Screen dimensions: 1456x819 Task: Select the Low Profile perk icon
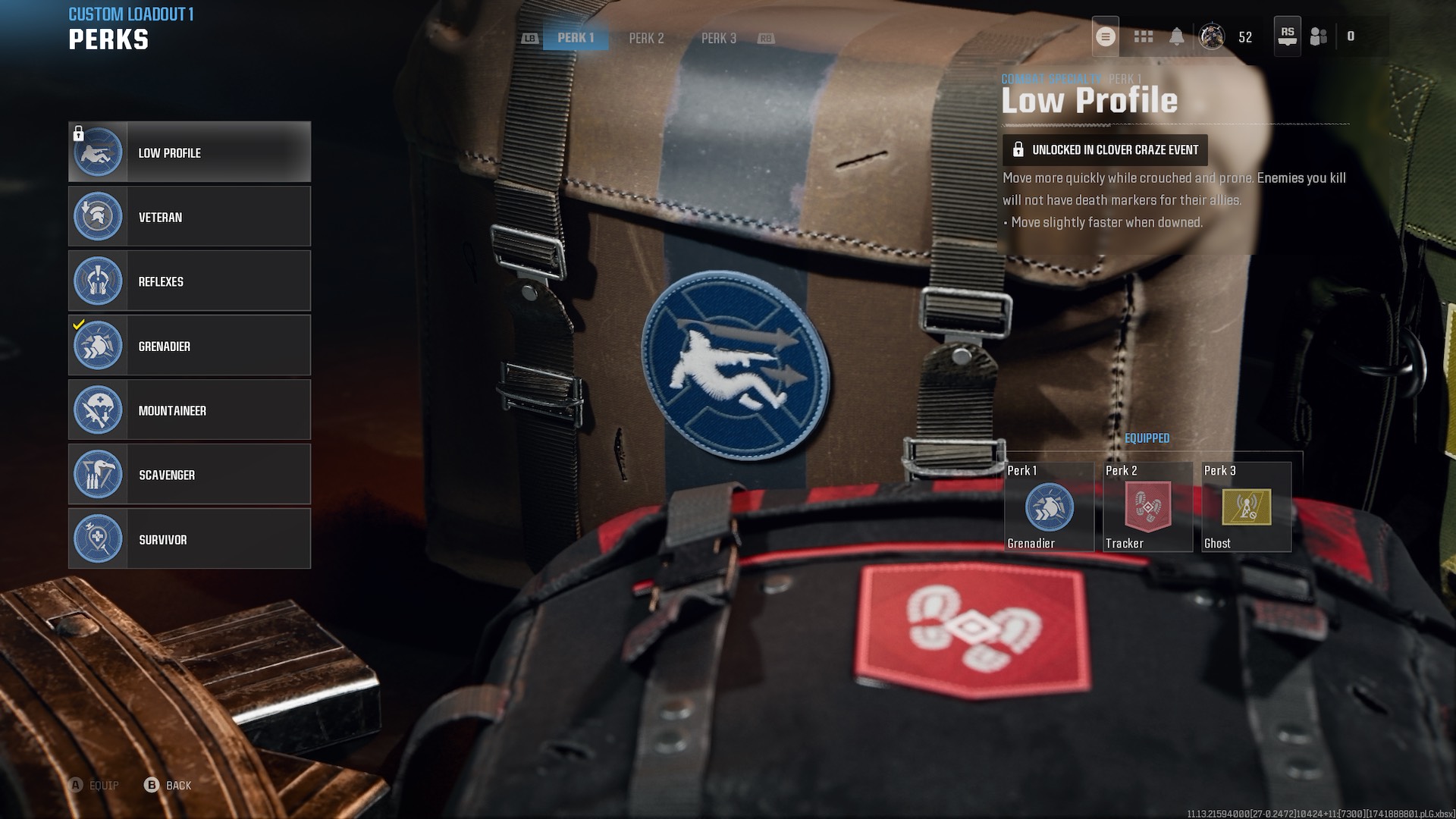point(98,152)
